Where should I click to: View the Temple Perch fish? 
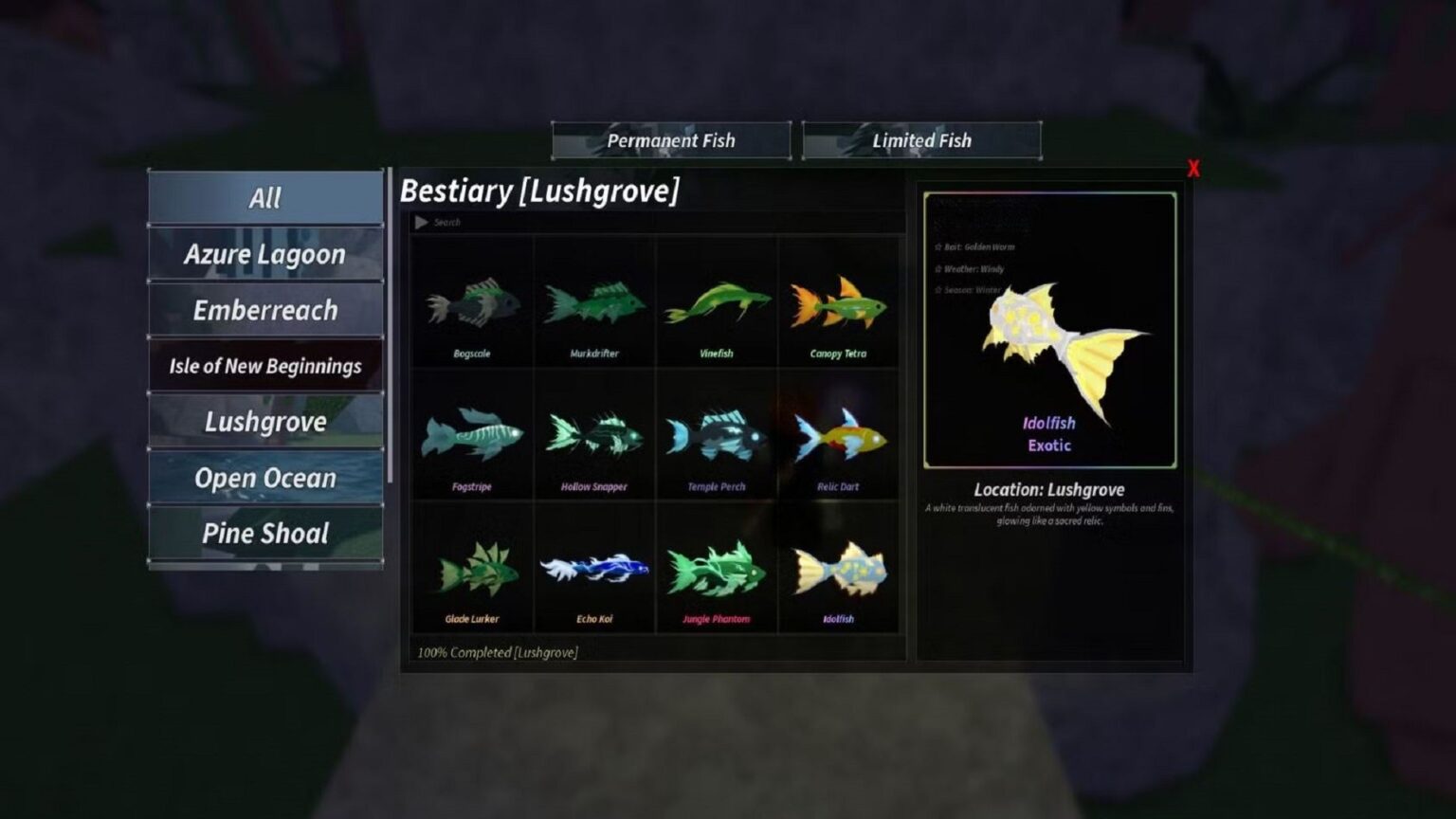718,436
